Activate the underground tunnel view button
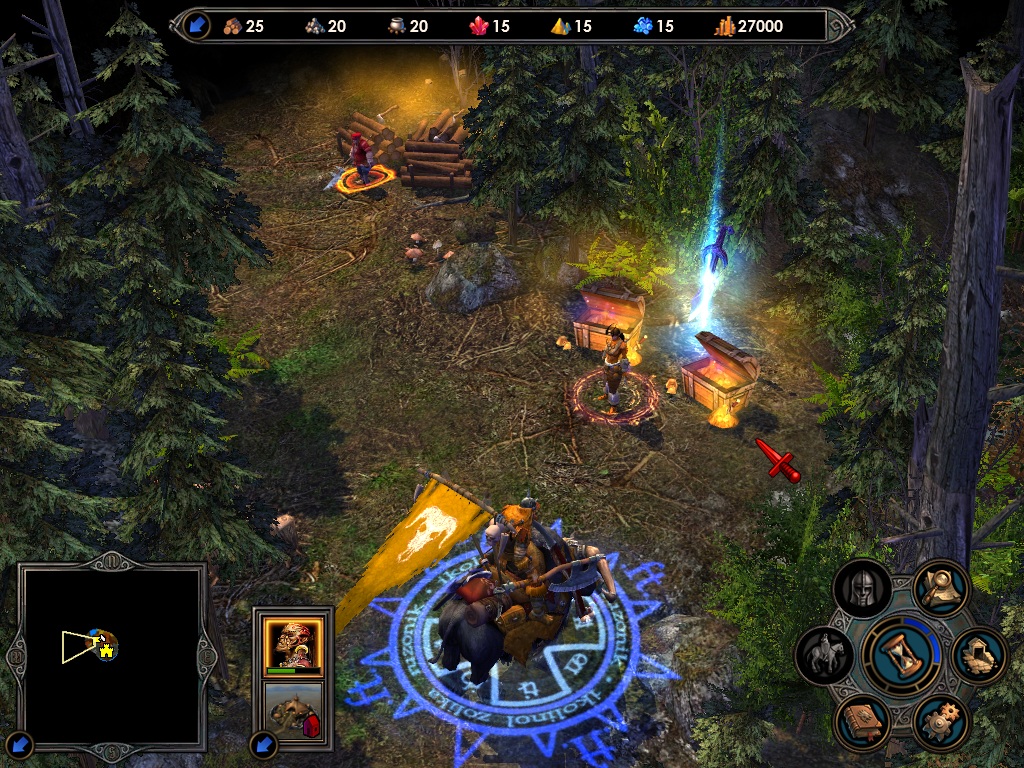 pos(978,657)
